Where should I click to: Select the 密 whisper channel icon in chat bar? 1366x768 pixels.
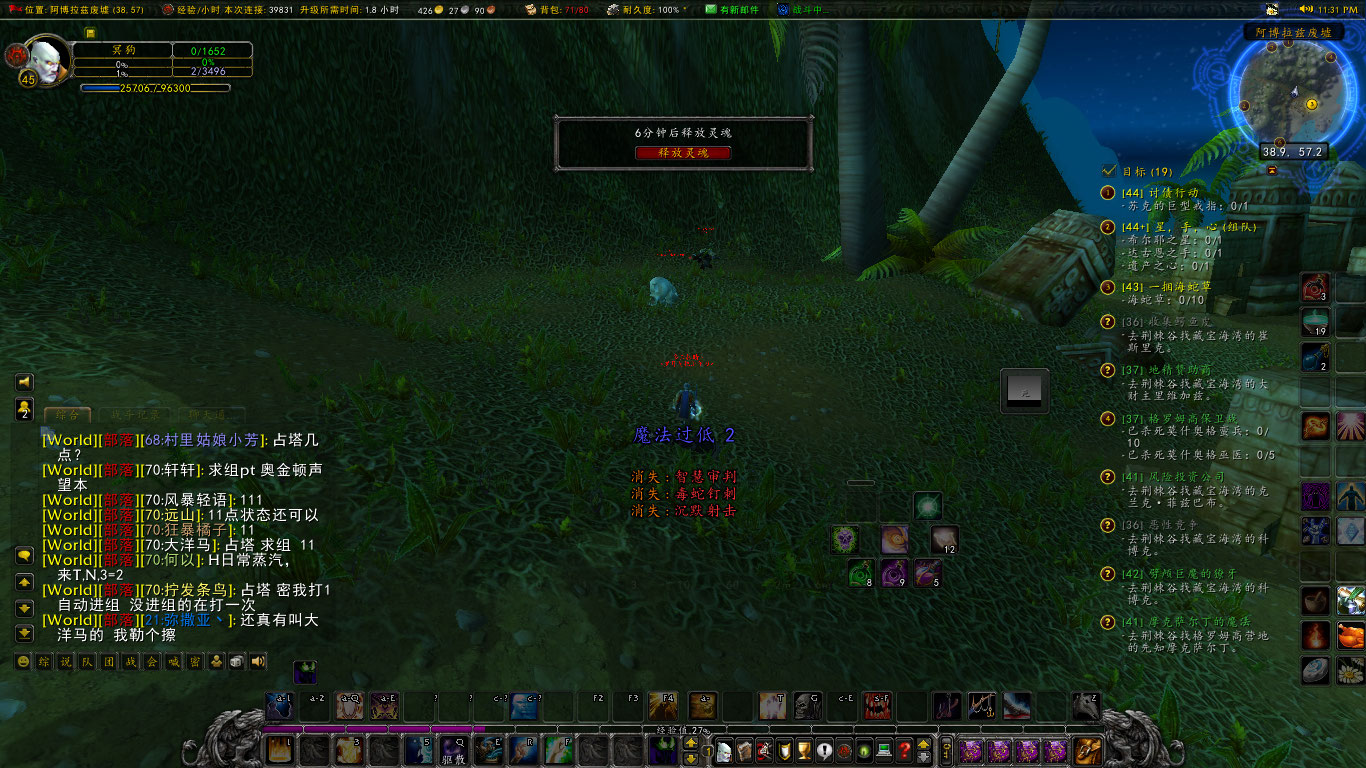(196, 662)
